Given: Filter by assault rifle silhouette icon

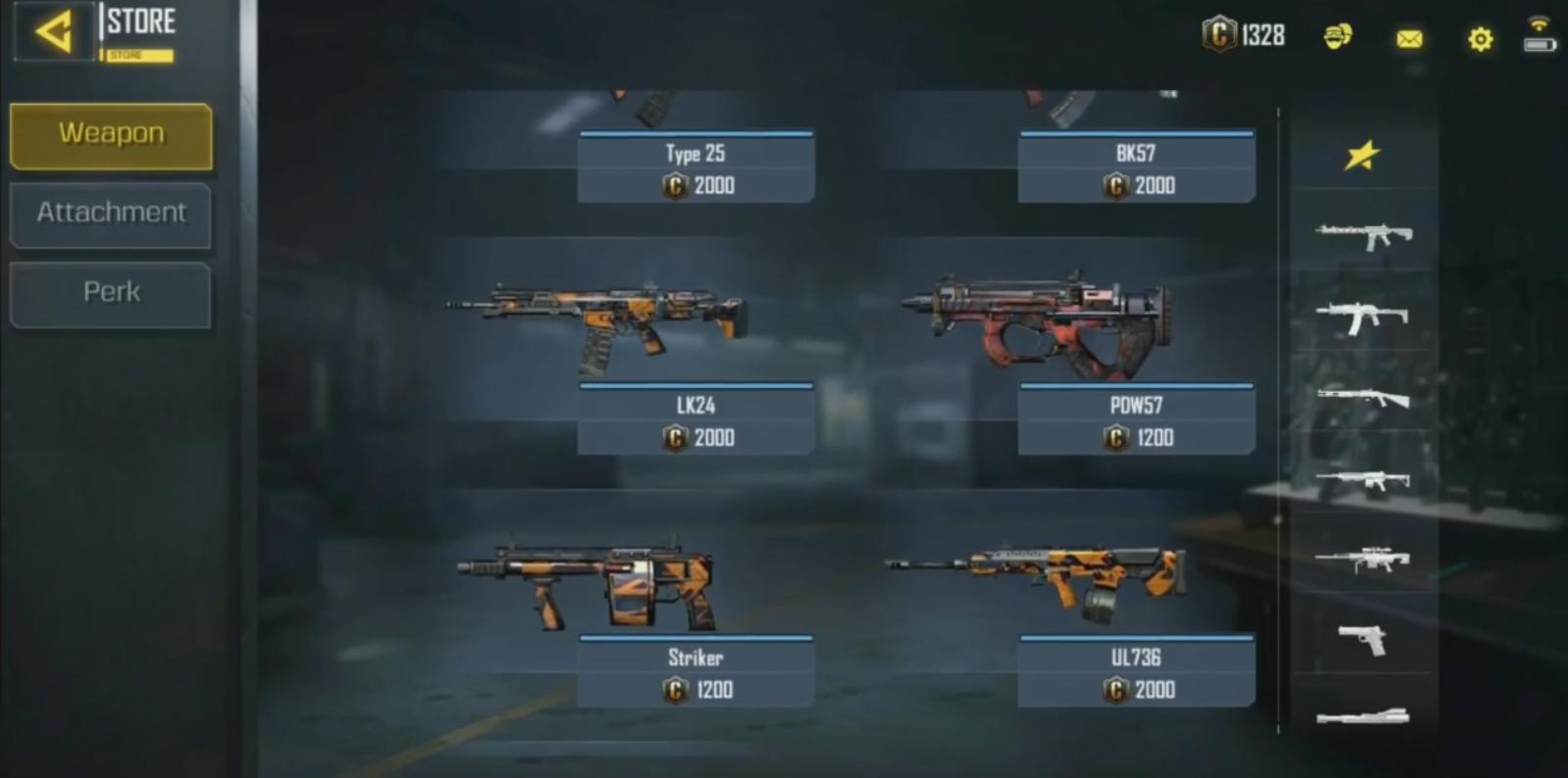Looking at the screenshot, I should [1362, 235].
